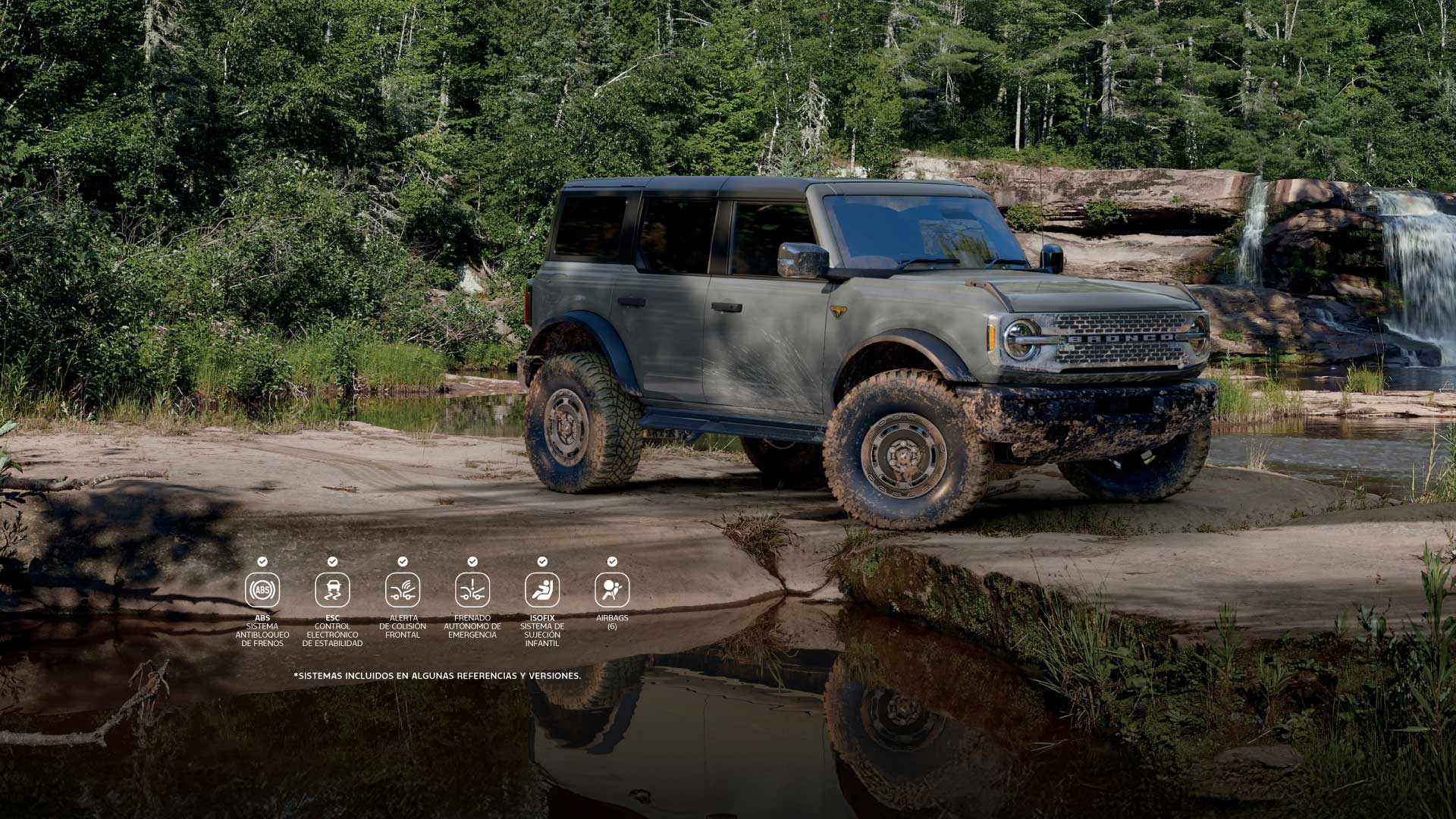The image size is (1456, 819).
Task: Choose the frontal collision alert icon
Action: 403,590
